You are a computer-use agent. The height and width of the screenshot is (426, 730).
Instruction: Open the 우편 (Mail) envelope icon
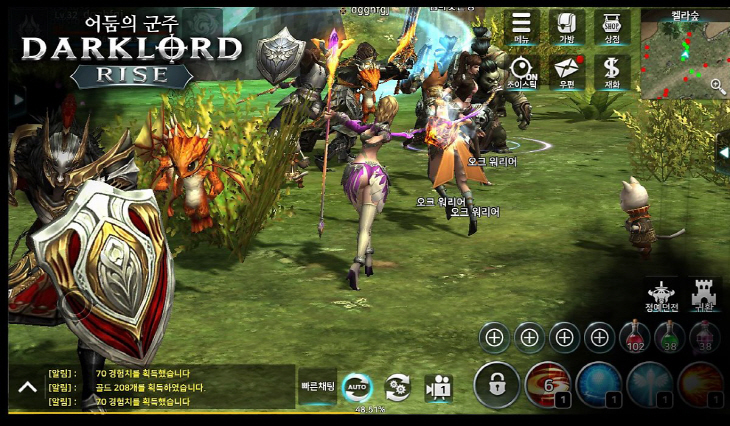tap(567, 72)
